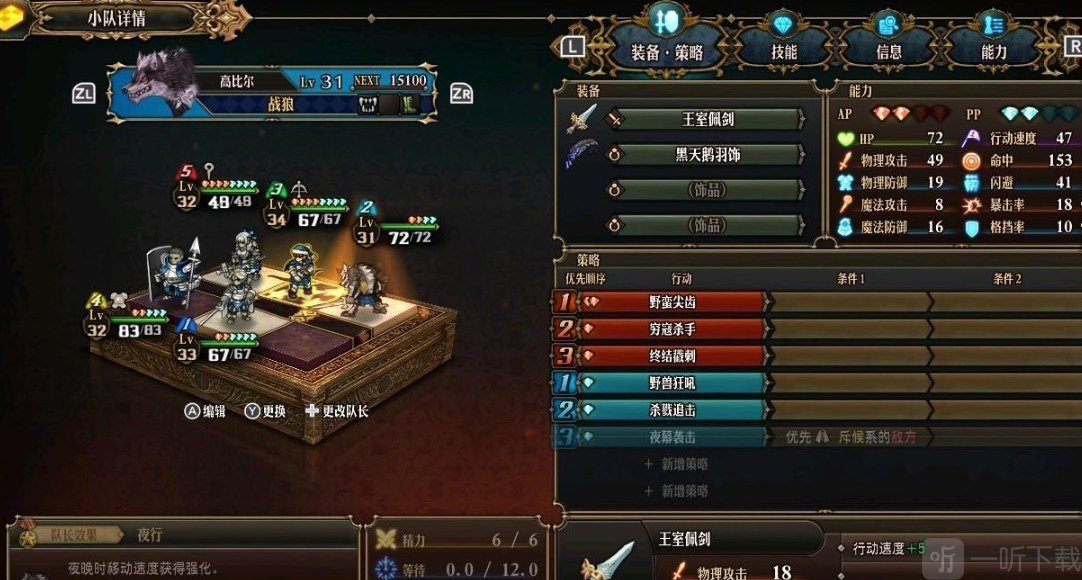The width and height of the screenshot is (1082, 580).
Task: Choose the 终结撕刺 tactic row
Action: tap(671, 355)
